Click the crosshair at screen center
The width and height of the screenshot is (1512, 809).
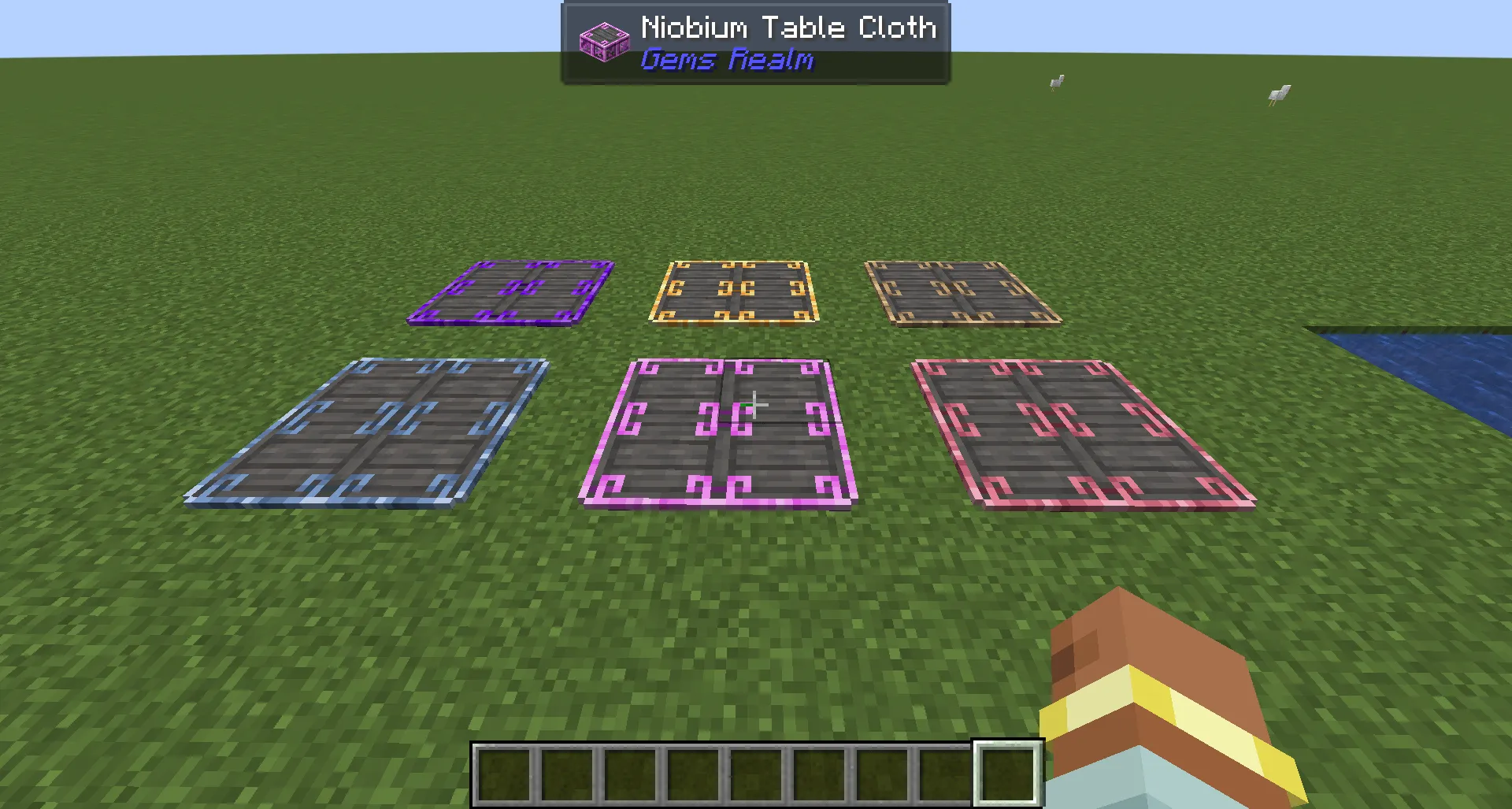coord(756,403)
